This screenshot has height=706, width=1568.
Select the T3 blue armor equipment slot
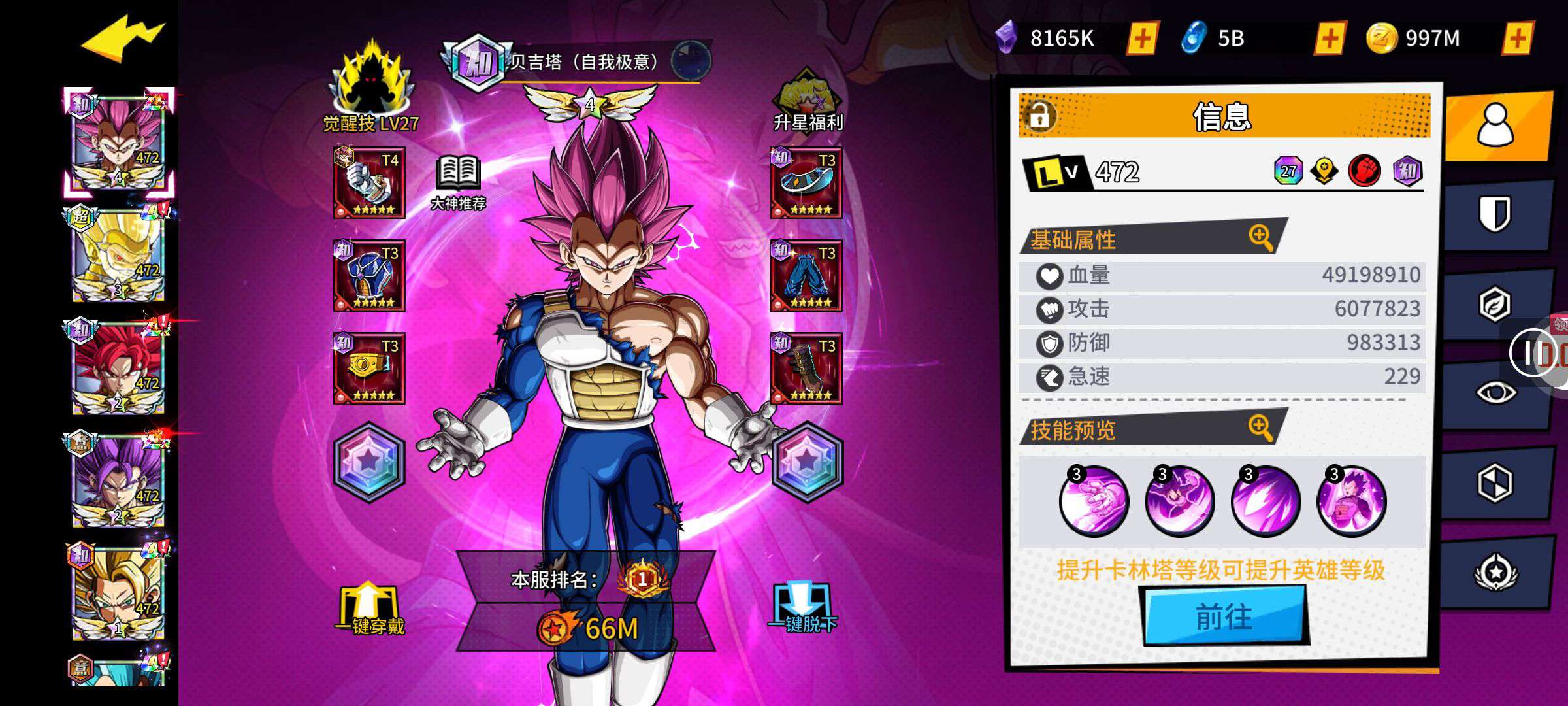point(369,276)
